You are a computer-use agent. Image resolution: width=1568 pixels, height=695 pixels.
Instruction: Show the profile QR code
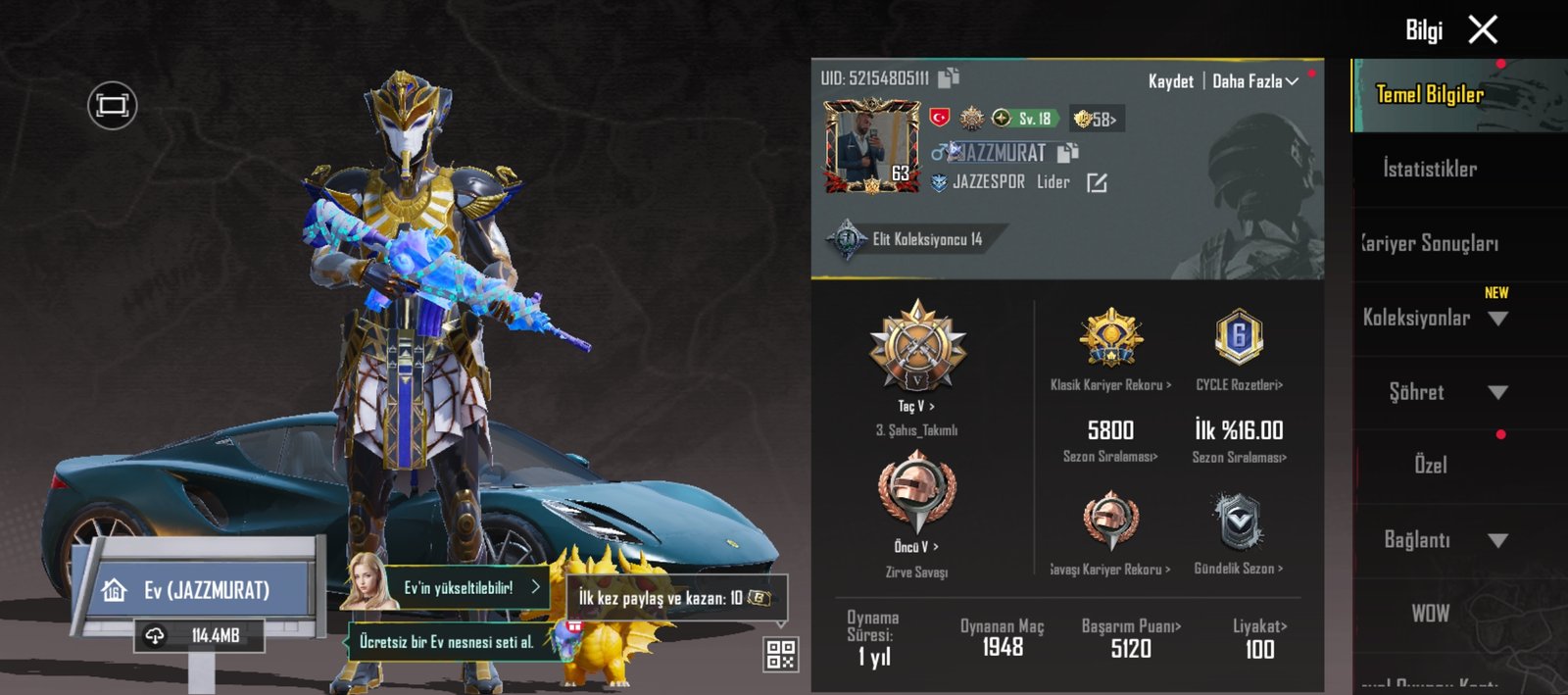click(780, 654)
